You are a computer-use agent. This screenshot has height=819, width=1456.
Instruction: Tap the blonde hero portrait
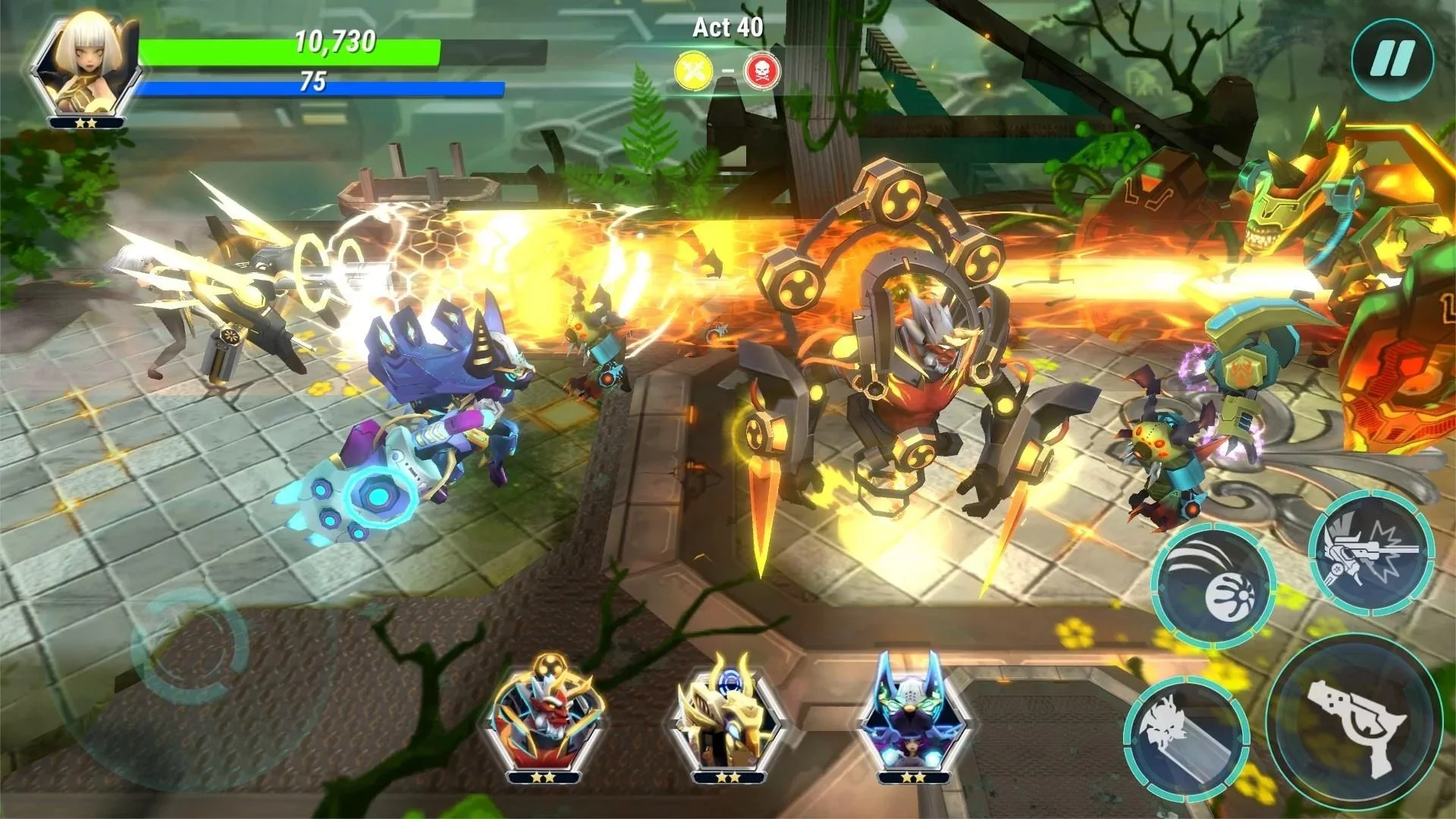click(86, 63)
